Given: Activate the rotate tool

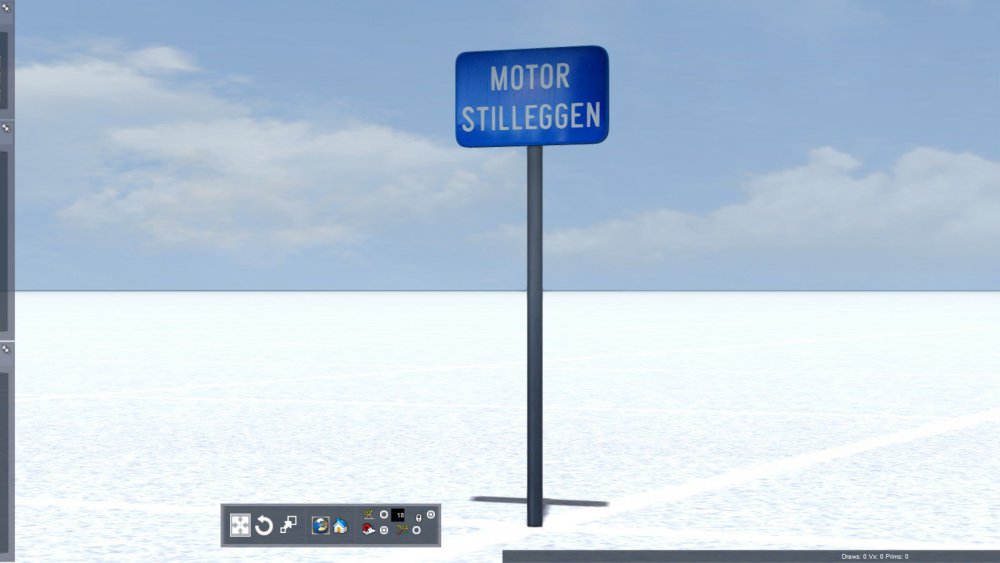Looking at the screenshot, I should (264, 525).
